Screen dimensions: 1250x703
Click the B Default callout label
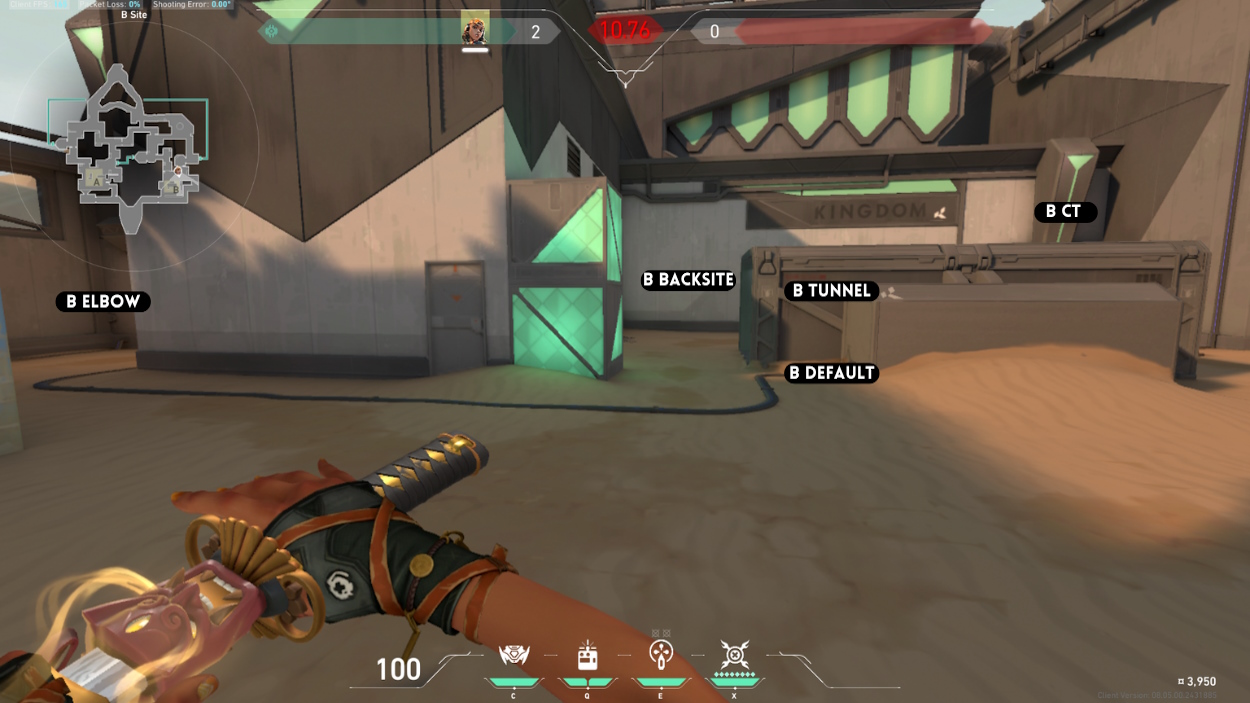click(x=831, y=373)
